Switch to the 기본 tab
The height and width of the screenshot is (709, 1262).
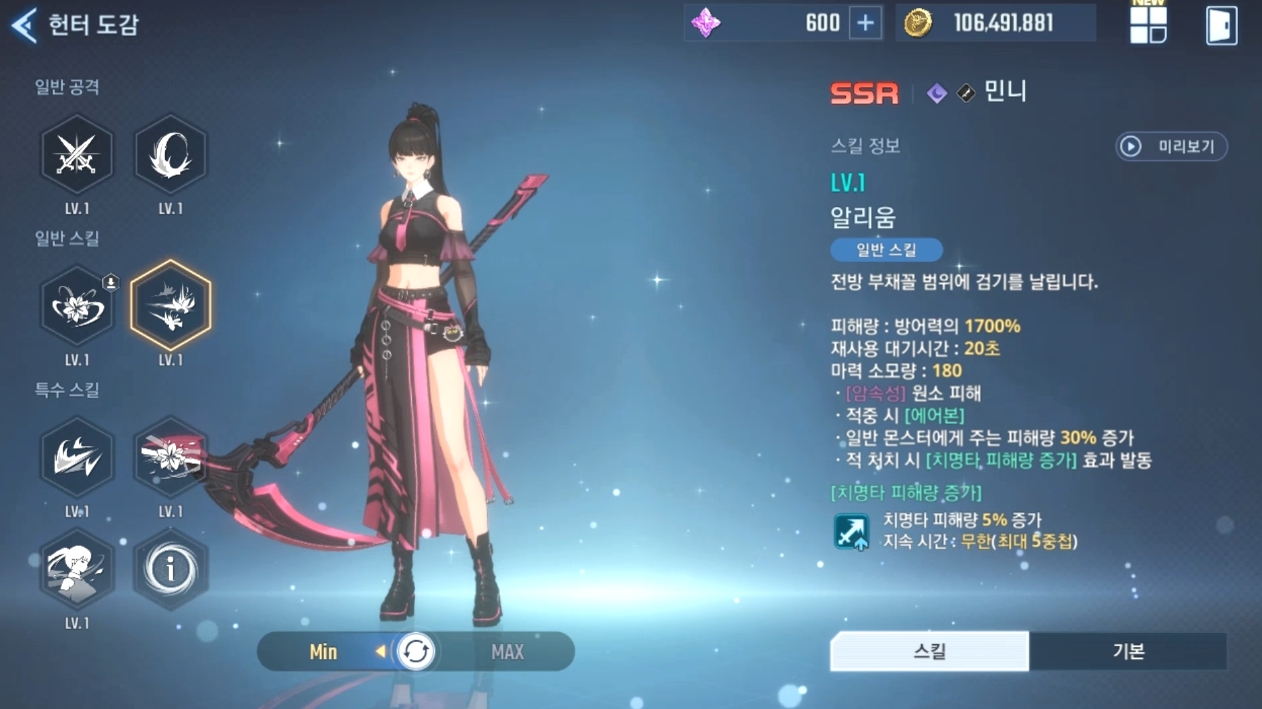(1128, 652)
